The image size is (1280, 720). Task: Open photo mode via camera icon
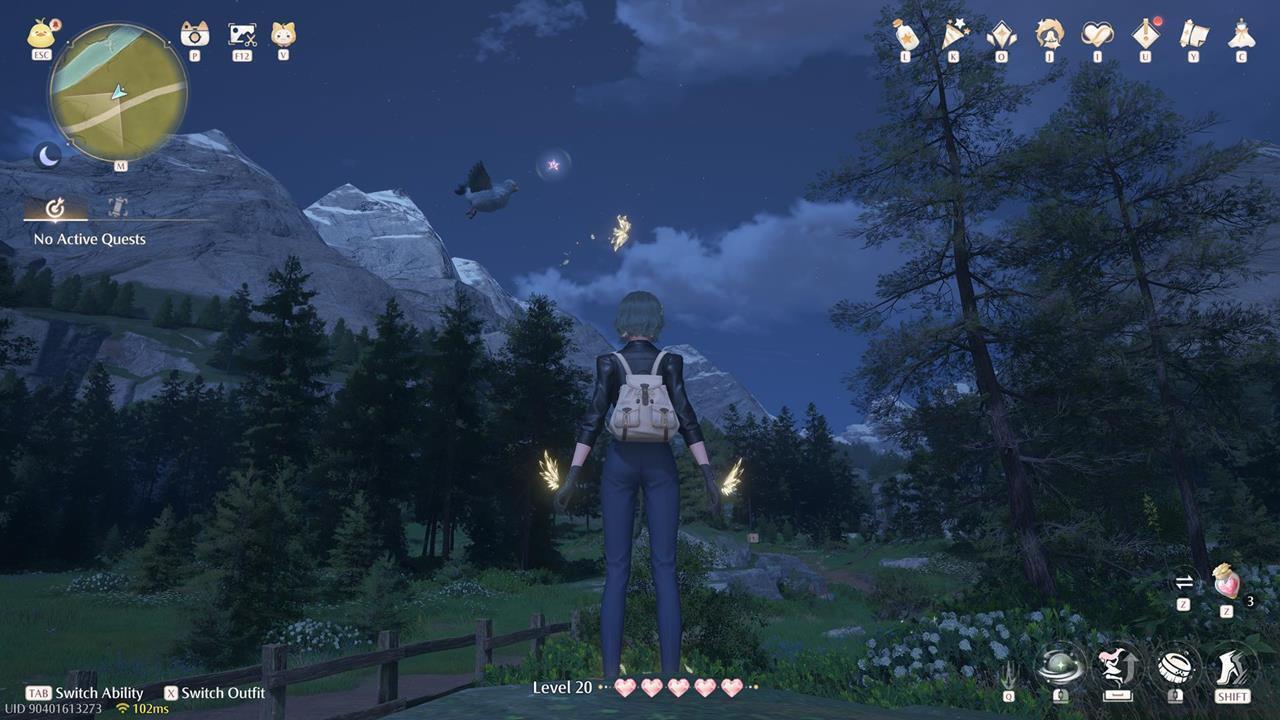[x=193, y=35]
